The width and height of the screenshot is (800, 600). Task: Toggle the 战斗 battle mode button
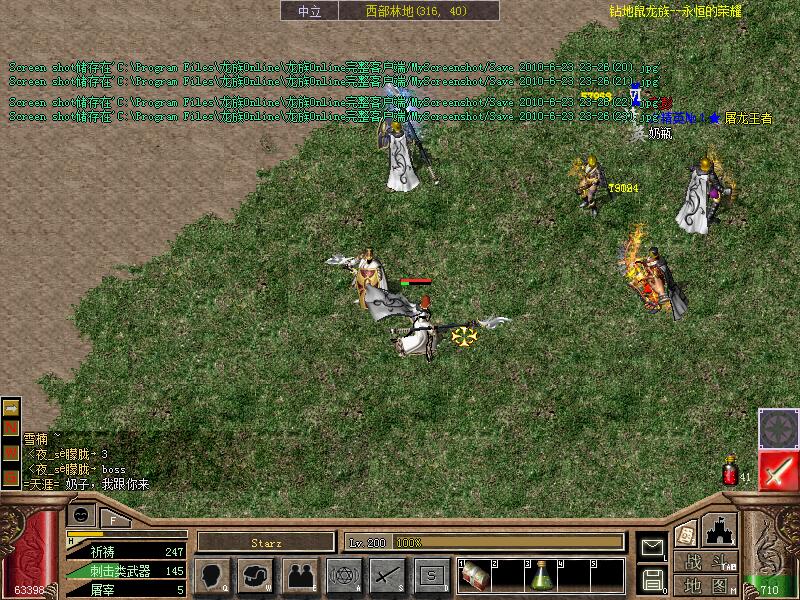coord(705,562)
